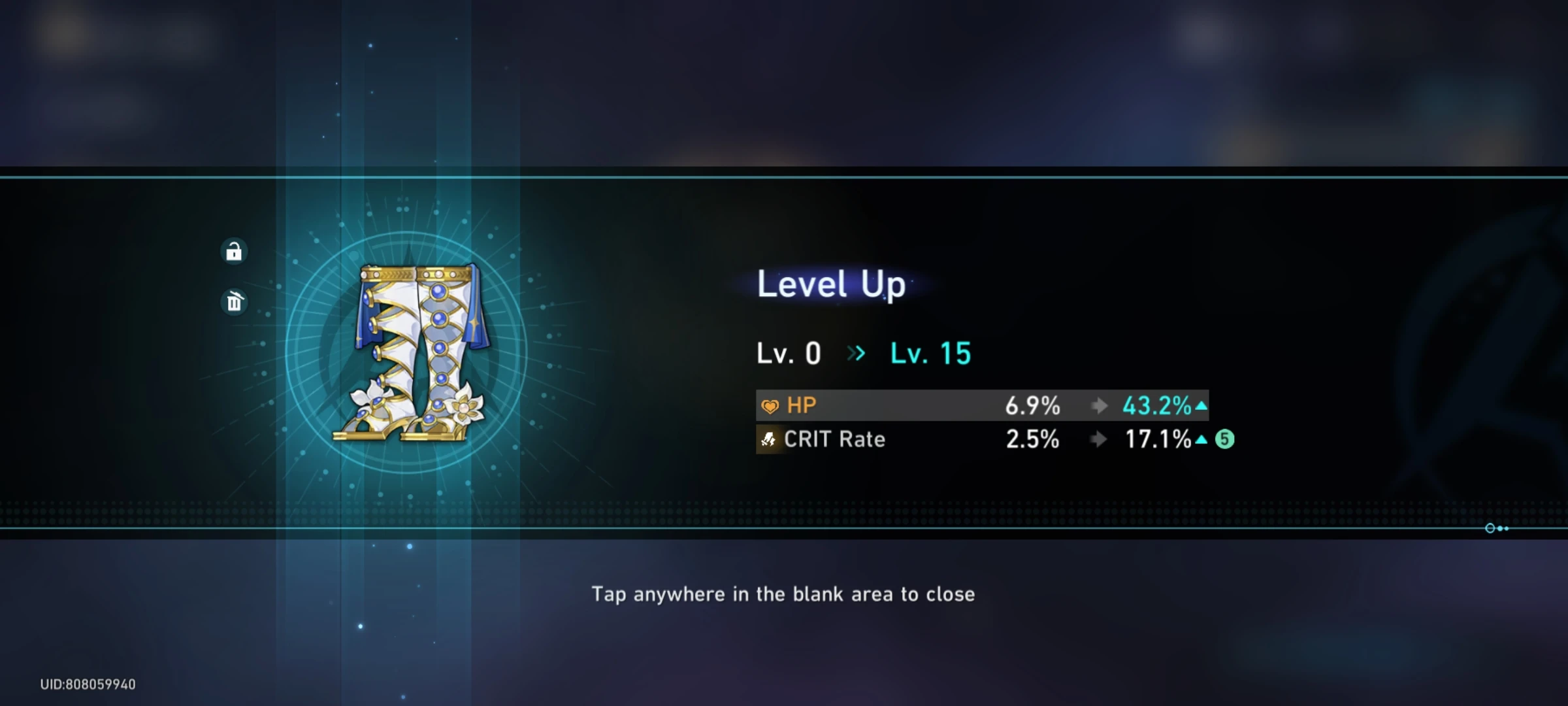Click the CRIT Rate stat icon
The height and width of the screenshot is (706, 1568).
pos(768,439)
